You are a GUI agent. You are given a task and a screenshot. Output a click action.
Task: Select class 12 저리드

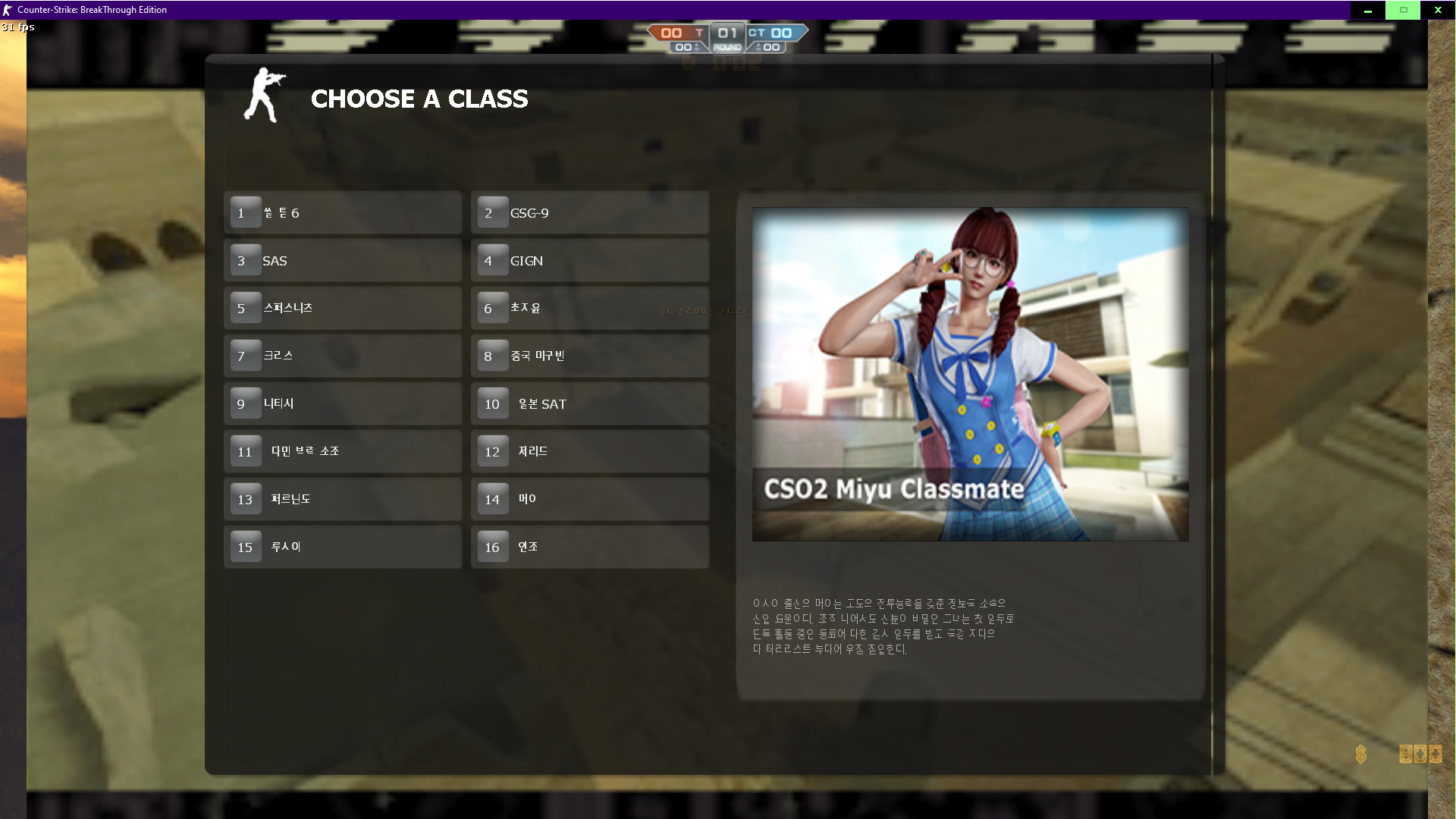click(x=590, y=450)
